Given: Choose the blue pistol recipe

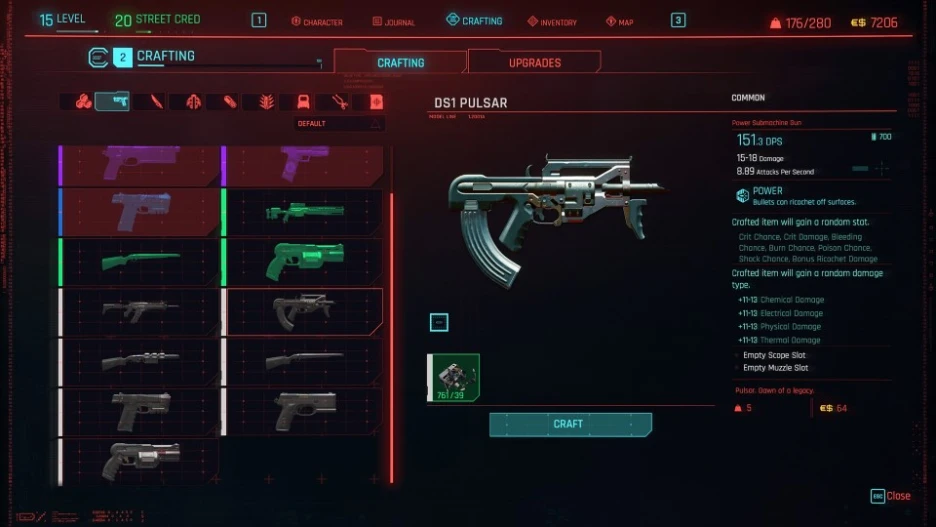Looking at the screenshot, I should (x=140, y=212).
